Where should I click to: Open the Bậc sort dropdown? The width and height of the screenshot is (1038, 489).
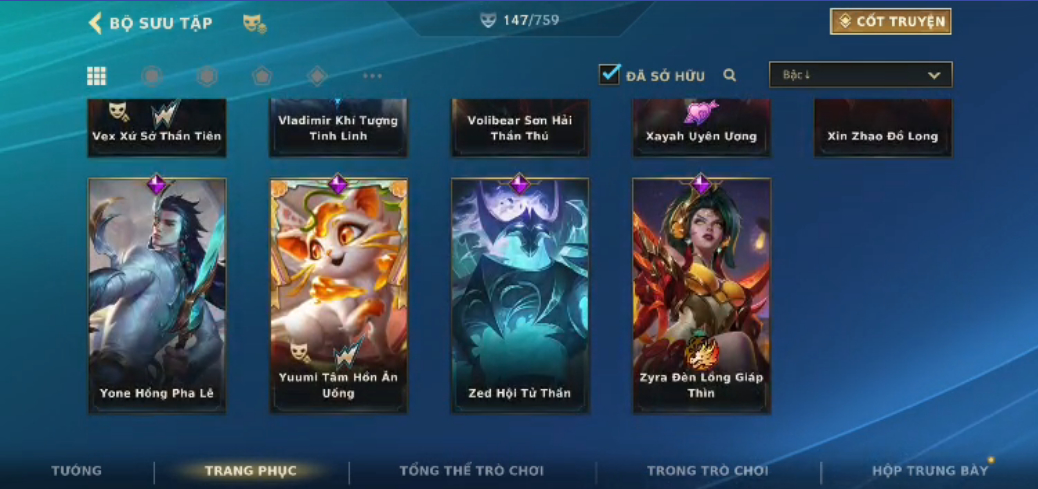[x=860, y=75]
